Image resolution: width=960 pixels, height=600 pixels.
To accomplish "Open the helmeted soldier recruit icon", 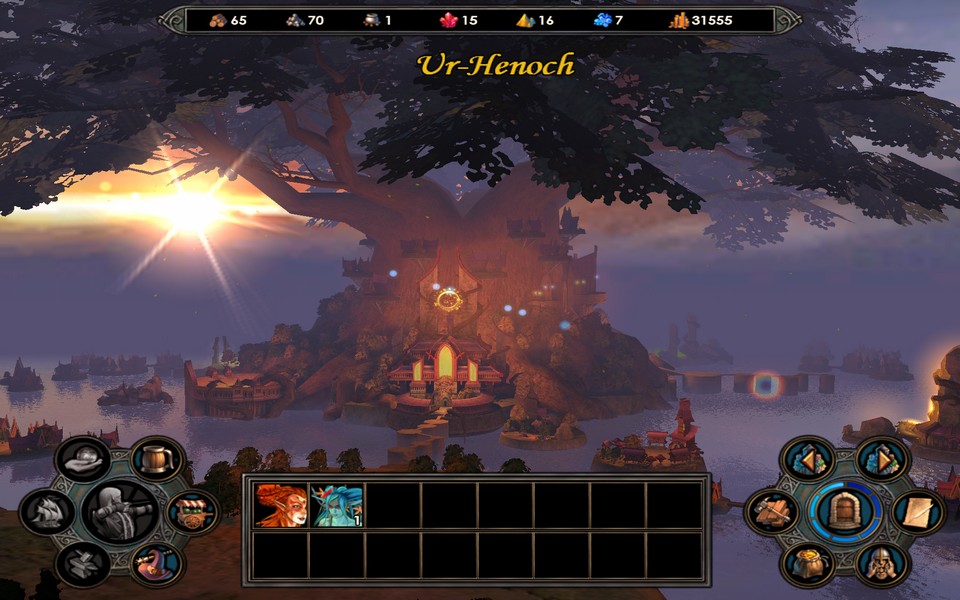I will tap(881, 563).
